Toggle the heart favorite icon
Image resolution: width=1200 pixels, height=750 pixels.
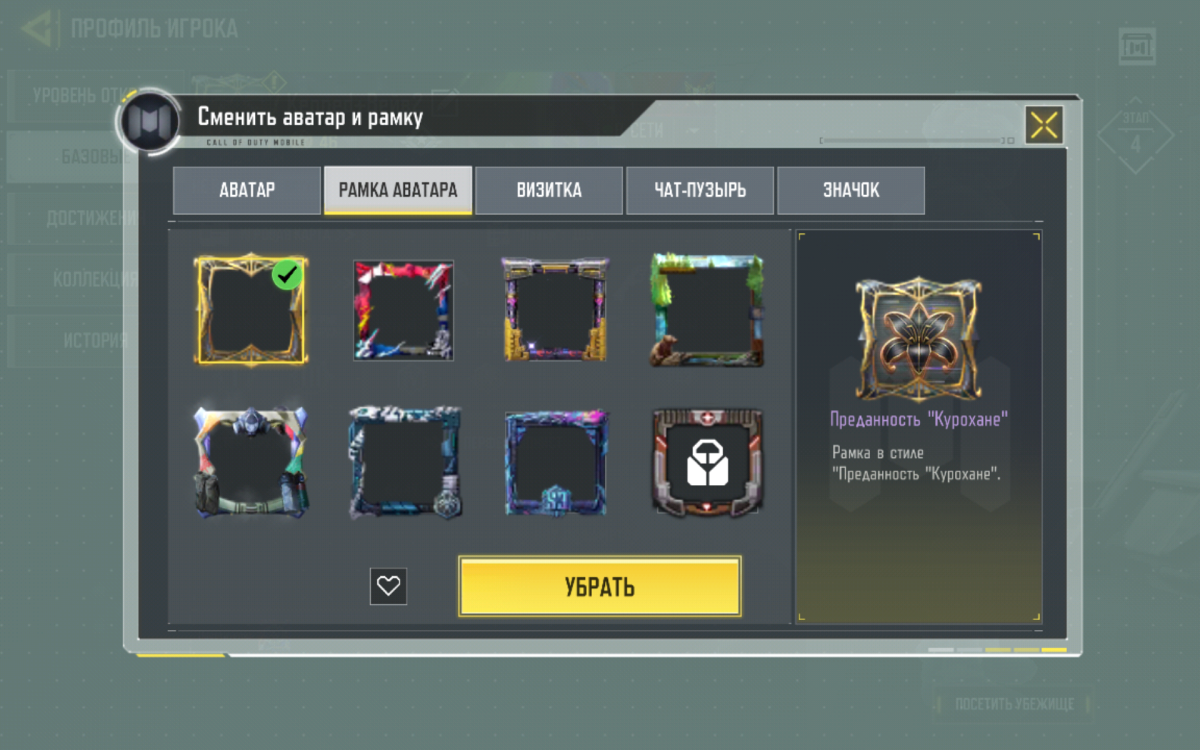click(x=388, y=586)
